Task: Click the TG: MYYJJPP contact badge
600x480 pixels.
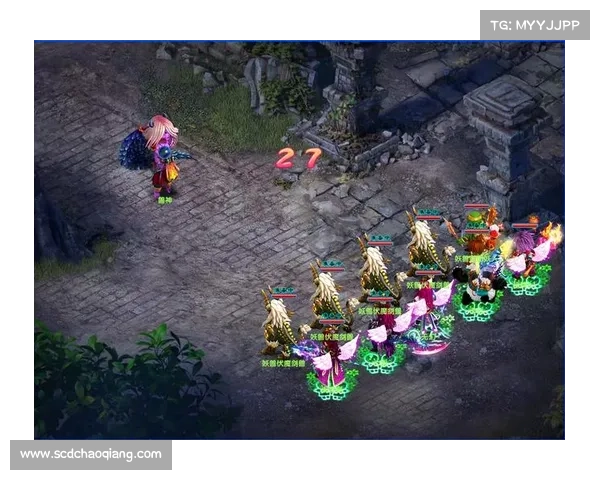Action: pyautogui.click(x=535, y=24)
